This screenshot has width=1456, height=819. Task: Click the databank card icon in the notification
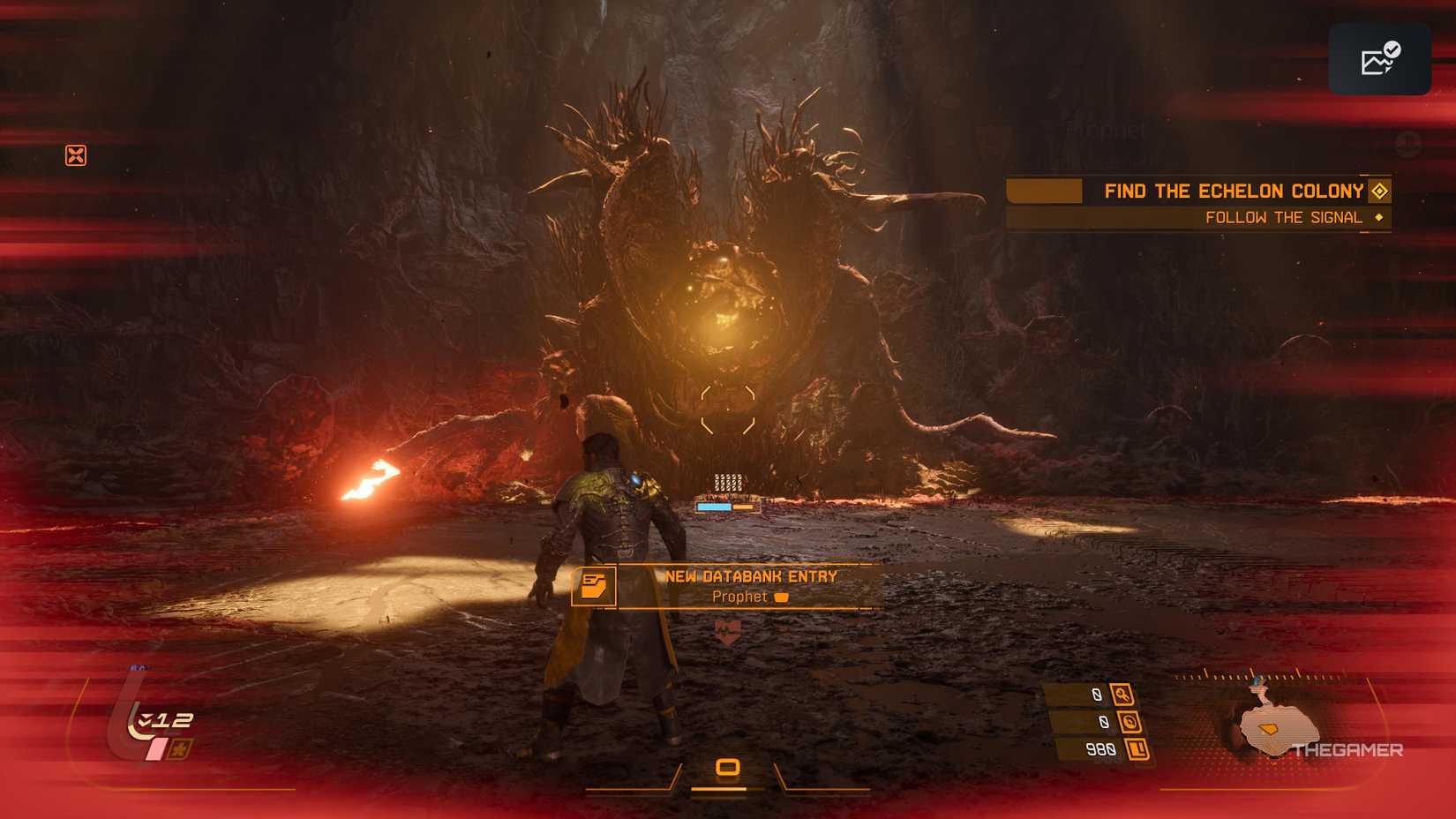(x=596, y=585)
